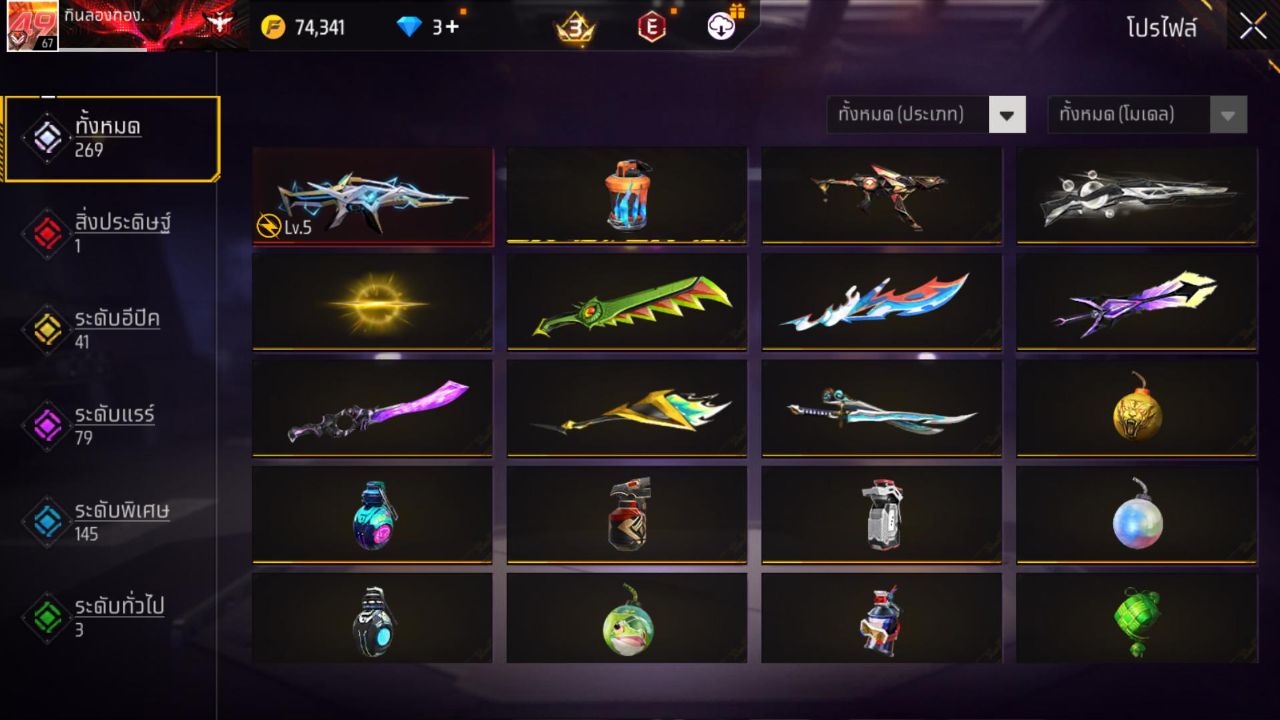Open the Elite Pass E badge icon

652,27
